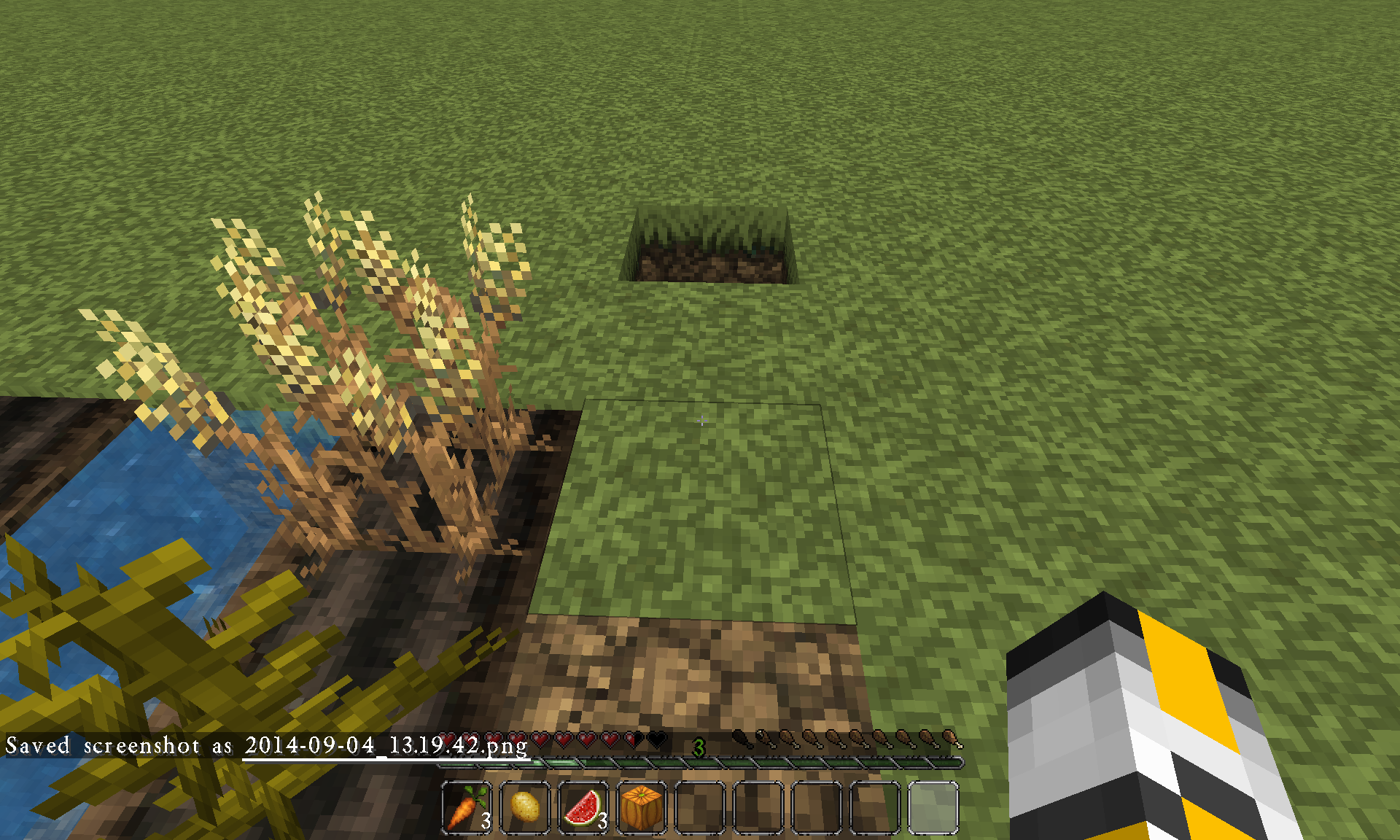Viewport: 1400px width, 840px height.
Task: Click the experience level number 3
Action: tap(700, 746)
